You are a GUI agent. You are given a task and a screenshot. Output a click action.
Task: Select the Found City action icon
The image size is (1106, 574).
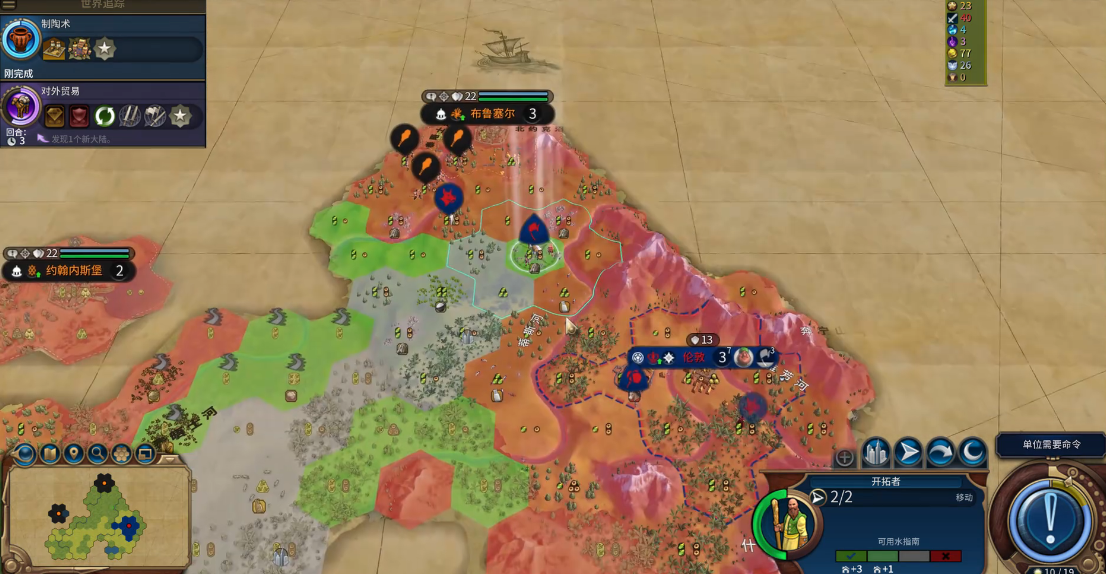[x=876, y=454]
